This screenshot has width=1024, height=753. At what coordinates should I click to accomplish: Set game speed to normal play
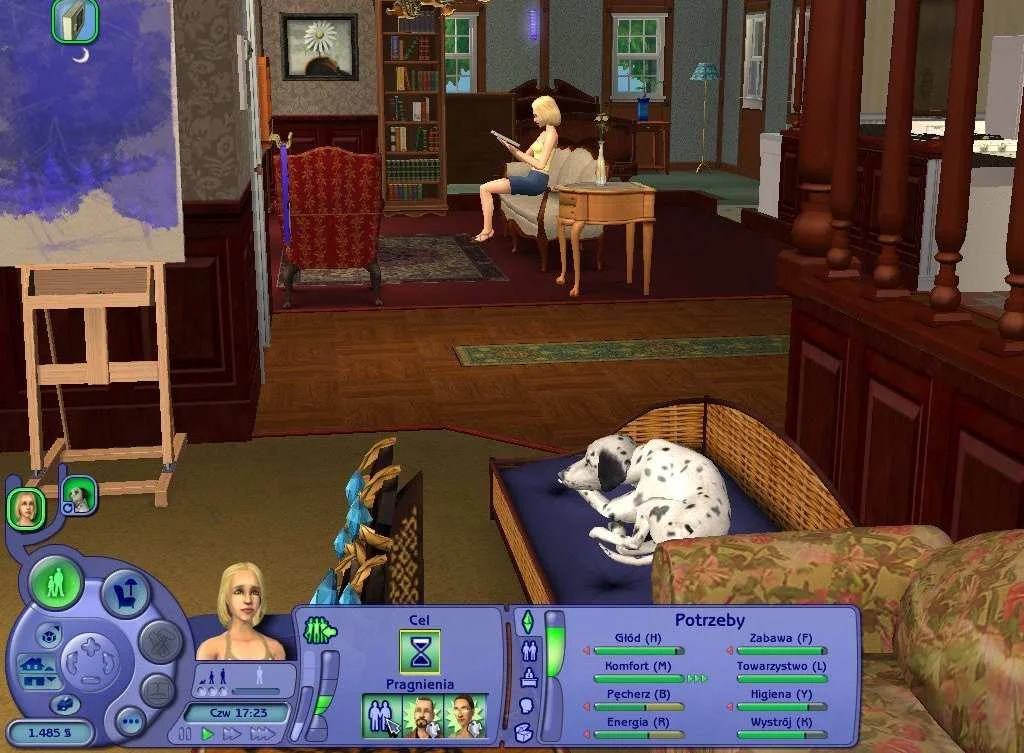tap(208, 734)
